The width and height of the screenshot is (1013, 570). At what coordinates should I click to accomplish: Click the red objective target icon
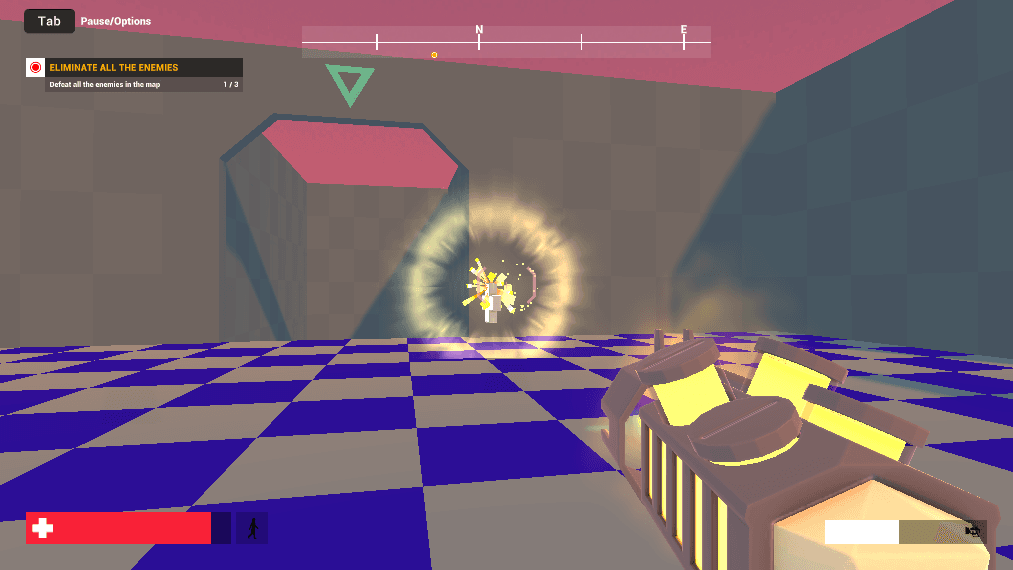(x=36, y=68)
